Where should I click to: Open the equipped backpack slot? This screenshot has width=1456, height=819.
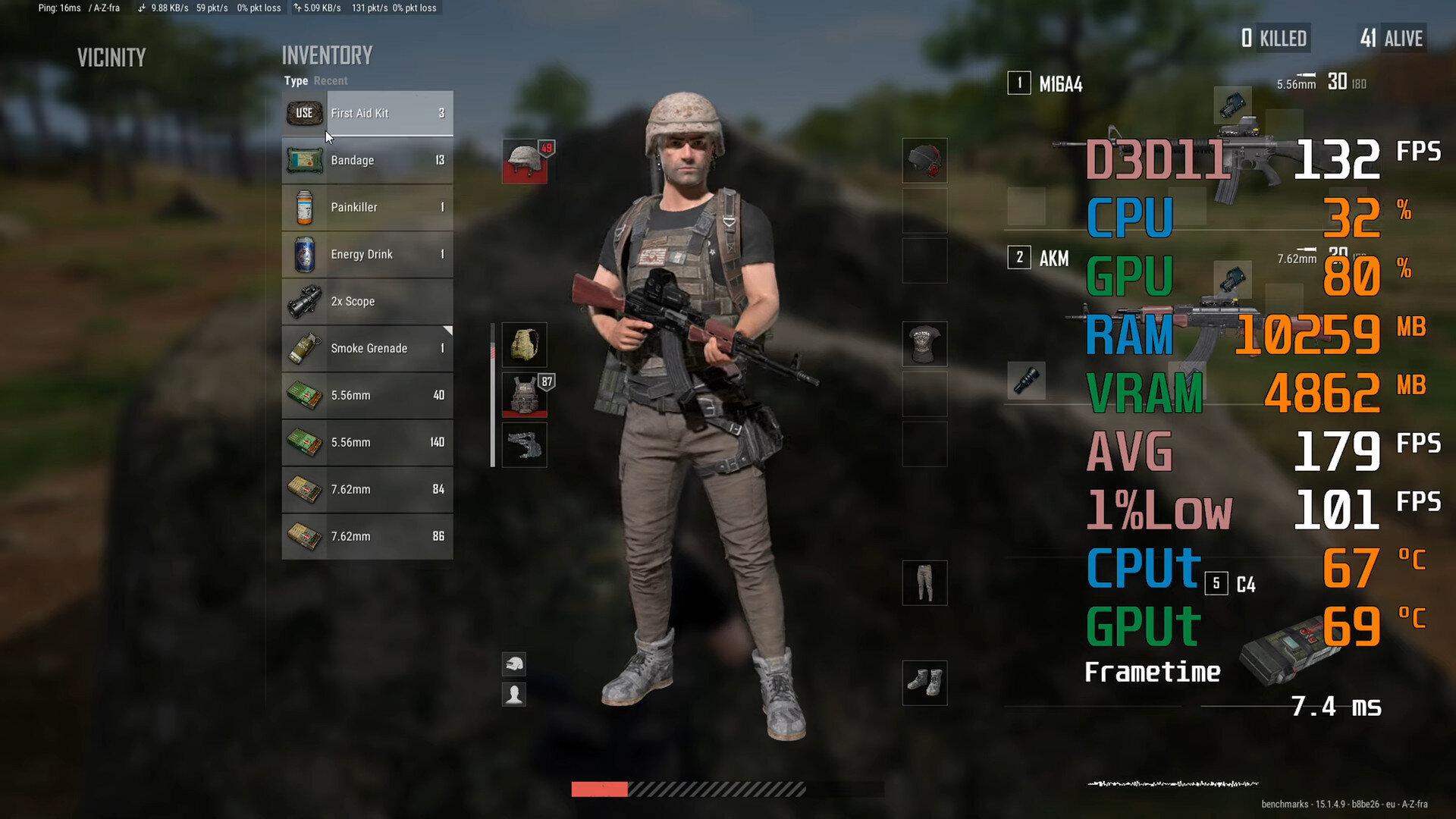(x=524, y=345)
